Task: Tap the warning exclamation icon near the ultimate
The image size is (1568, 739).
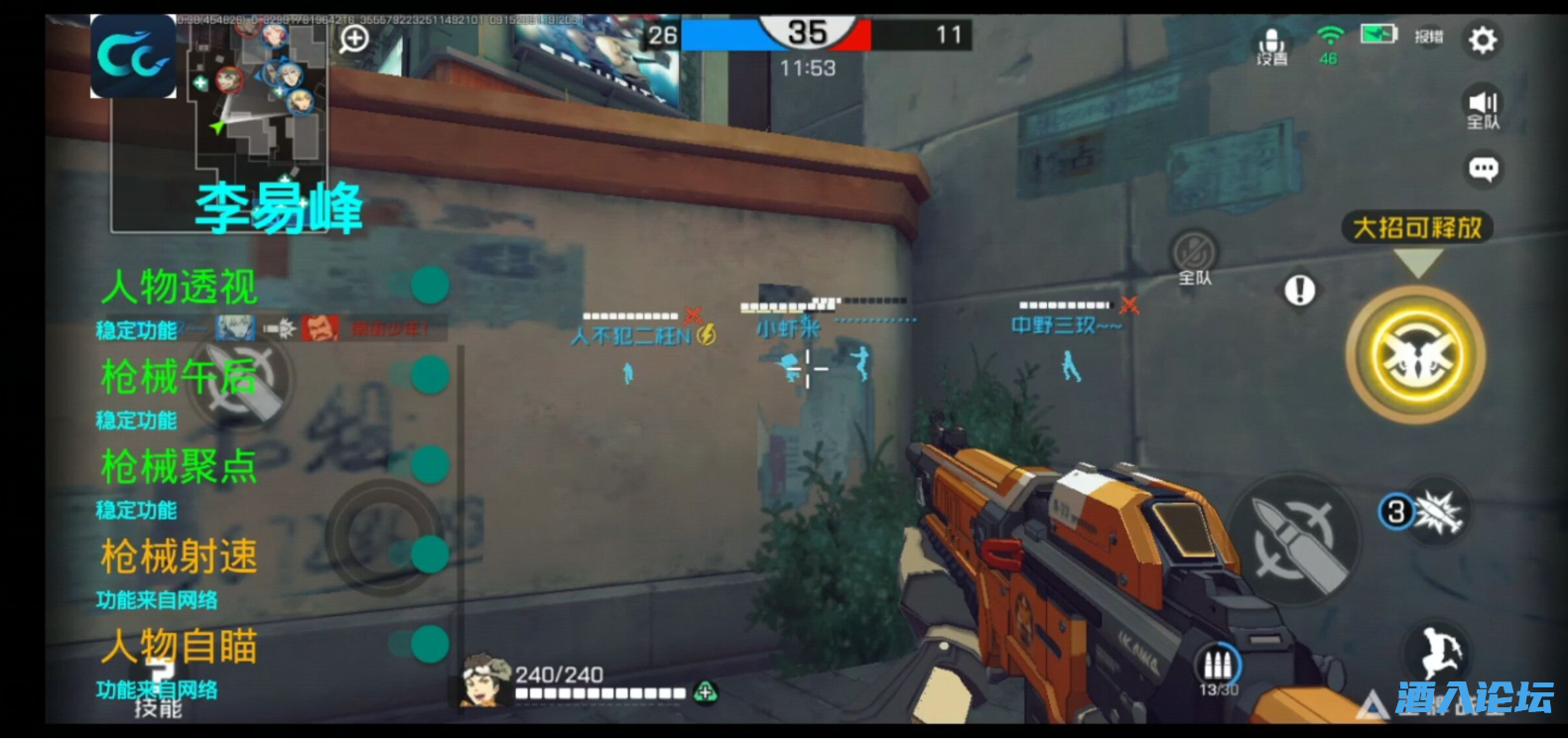Action: coord(1299,292)
